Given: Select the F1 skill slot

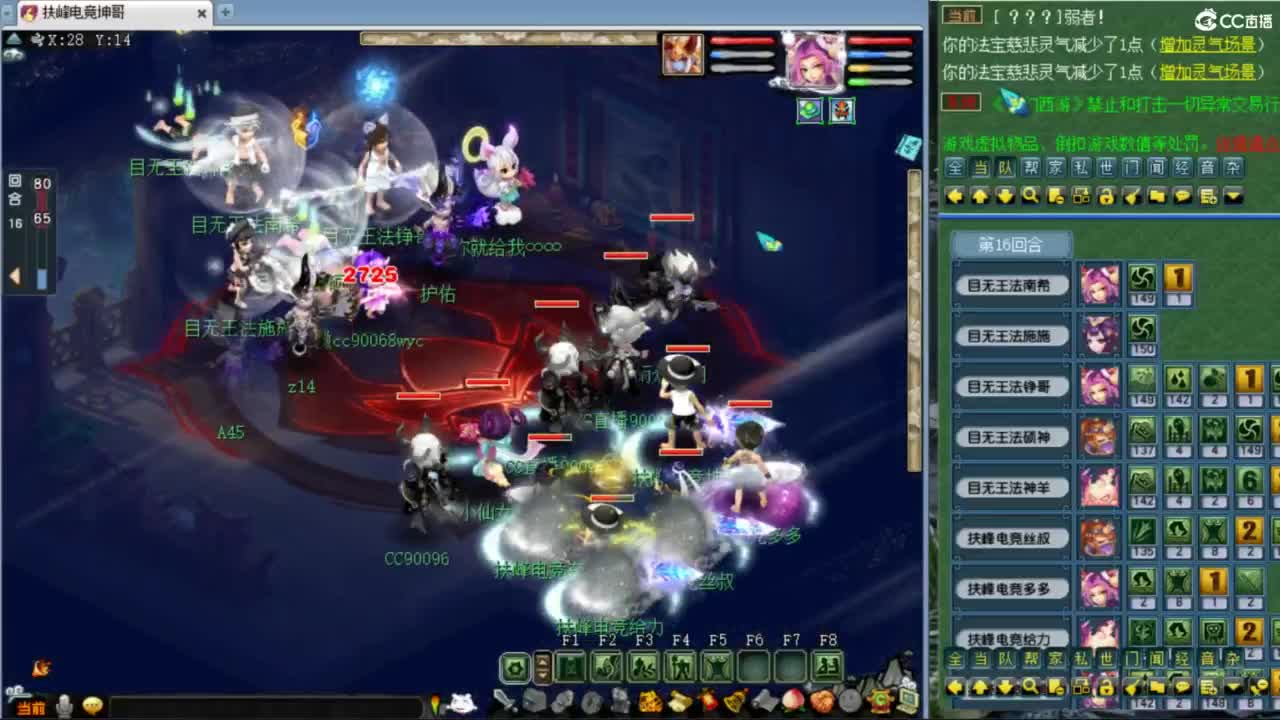Looking at the screenshot, I should pos(569,667).
